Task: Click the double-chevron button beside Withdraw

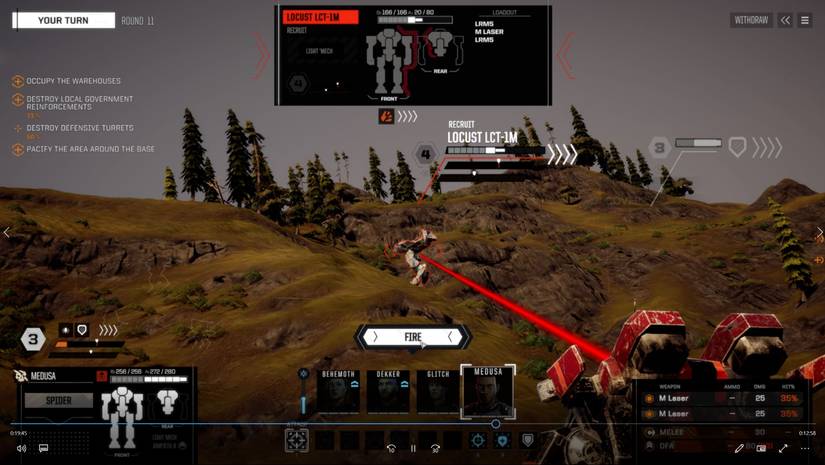Action: tap(786, 20)
